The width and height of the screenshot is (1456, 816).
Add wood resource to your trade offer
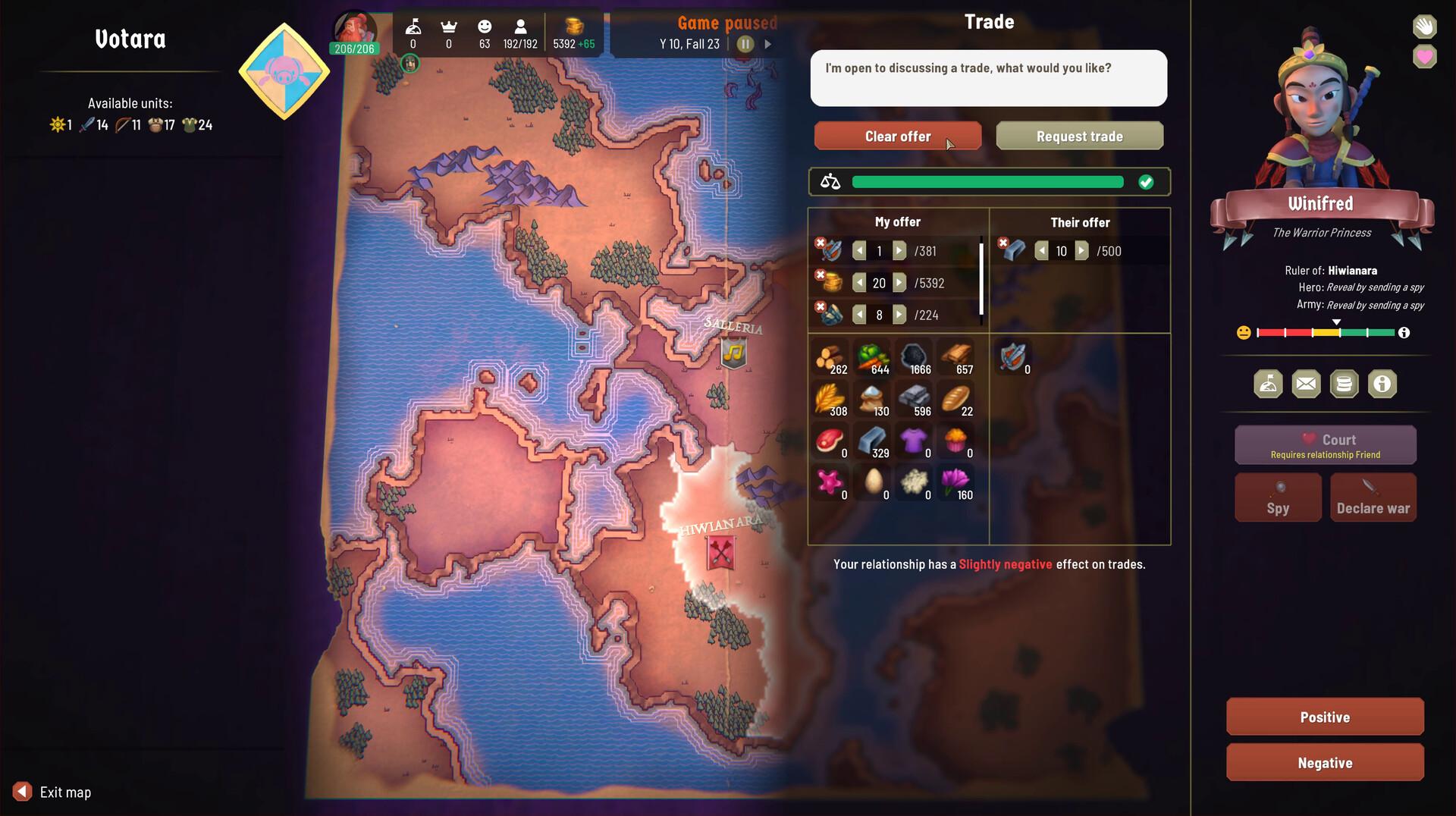(x=830, y=358)
